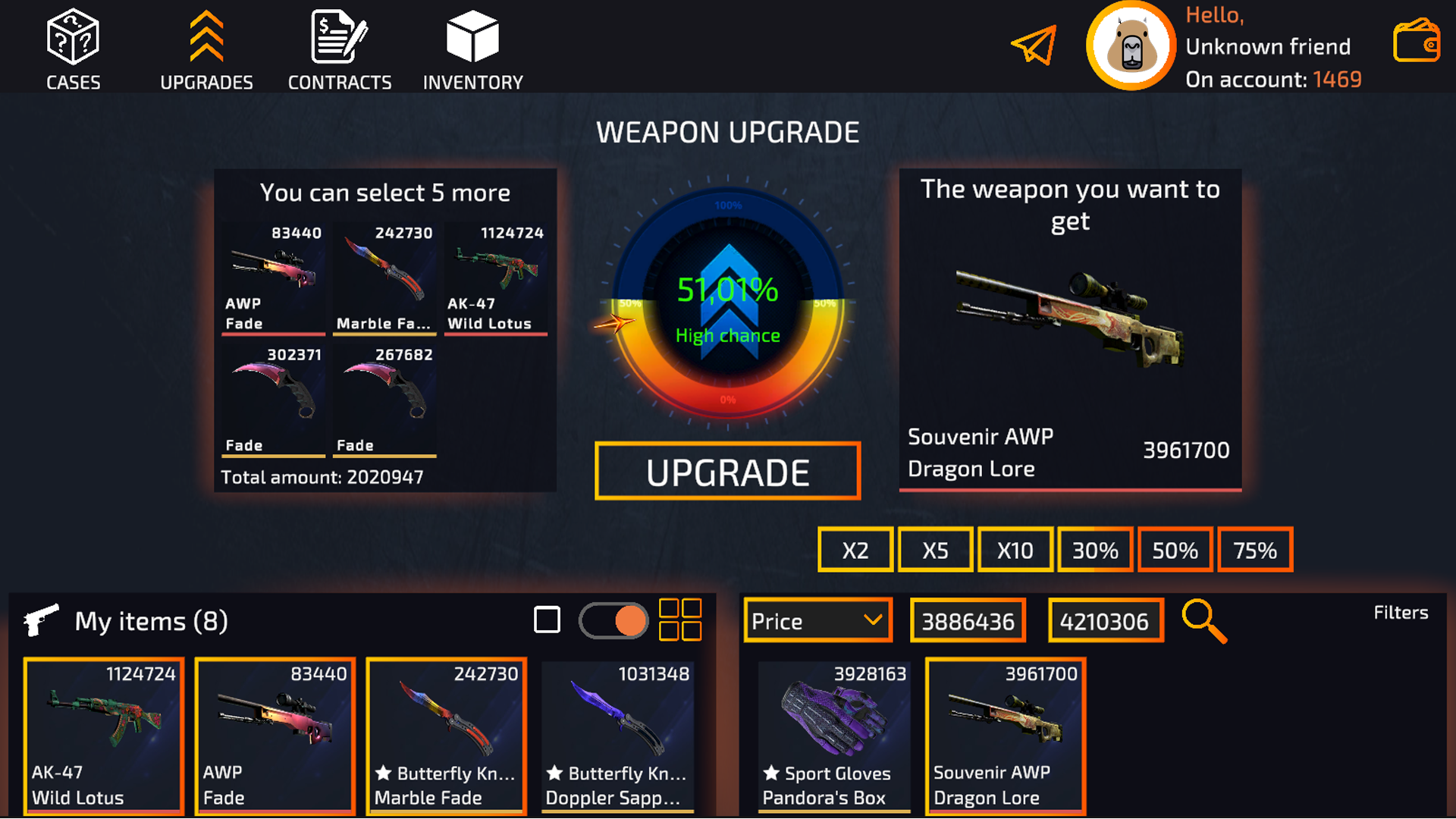Screen dimensions: 1456x819
Task: Click the search magnifier icon
Action: (x=1206, y=620)
